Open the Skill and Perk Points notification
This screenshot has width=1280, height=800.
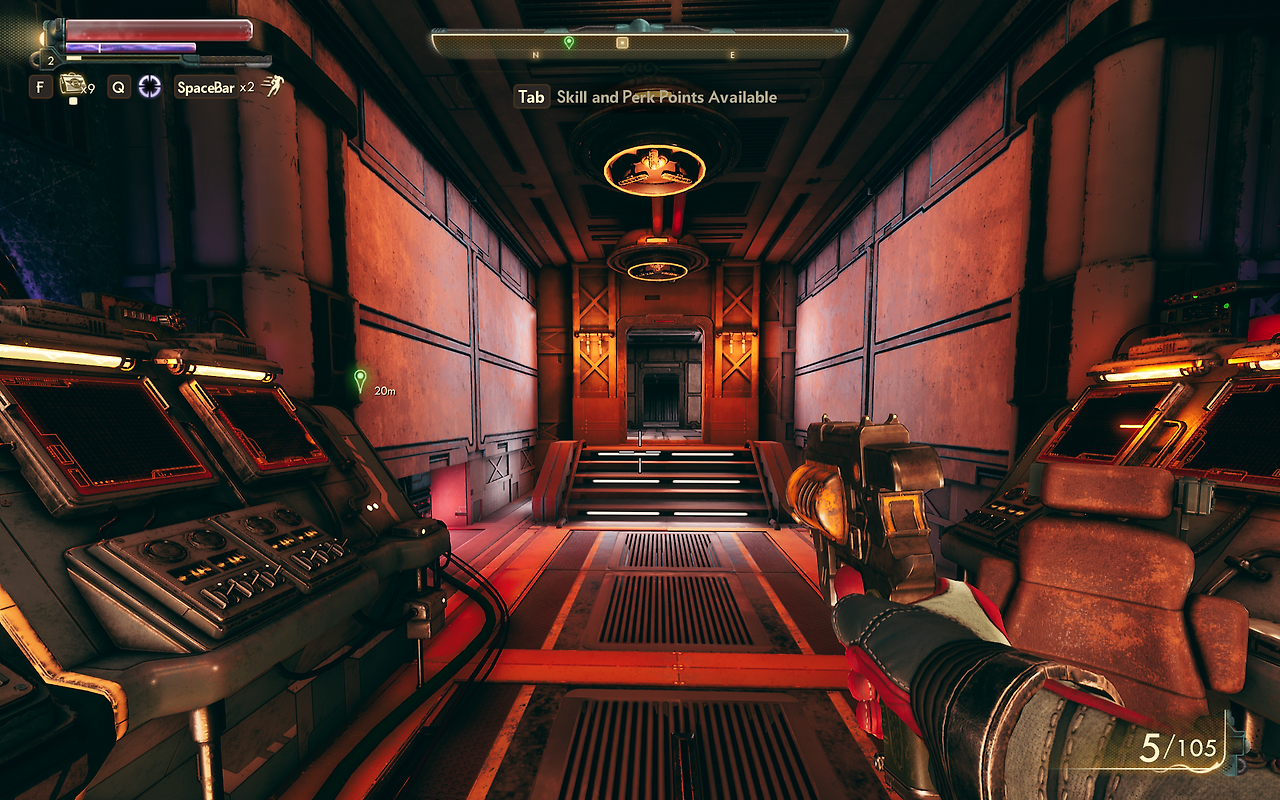[x=646, y=97]
